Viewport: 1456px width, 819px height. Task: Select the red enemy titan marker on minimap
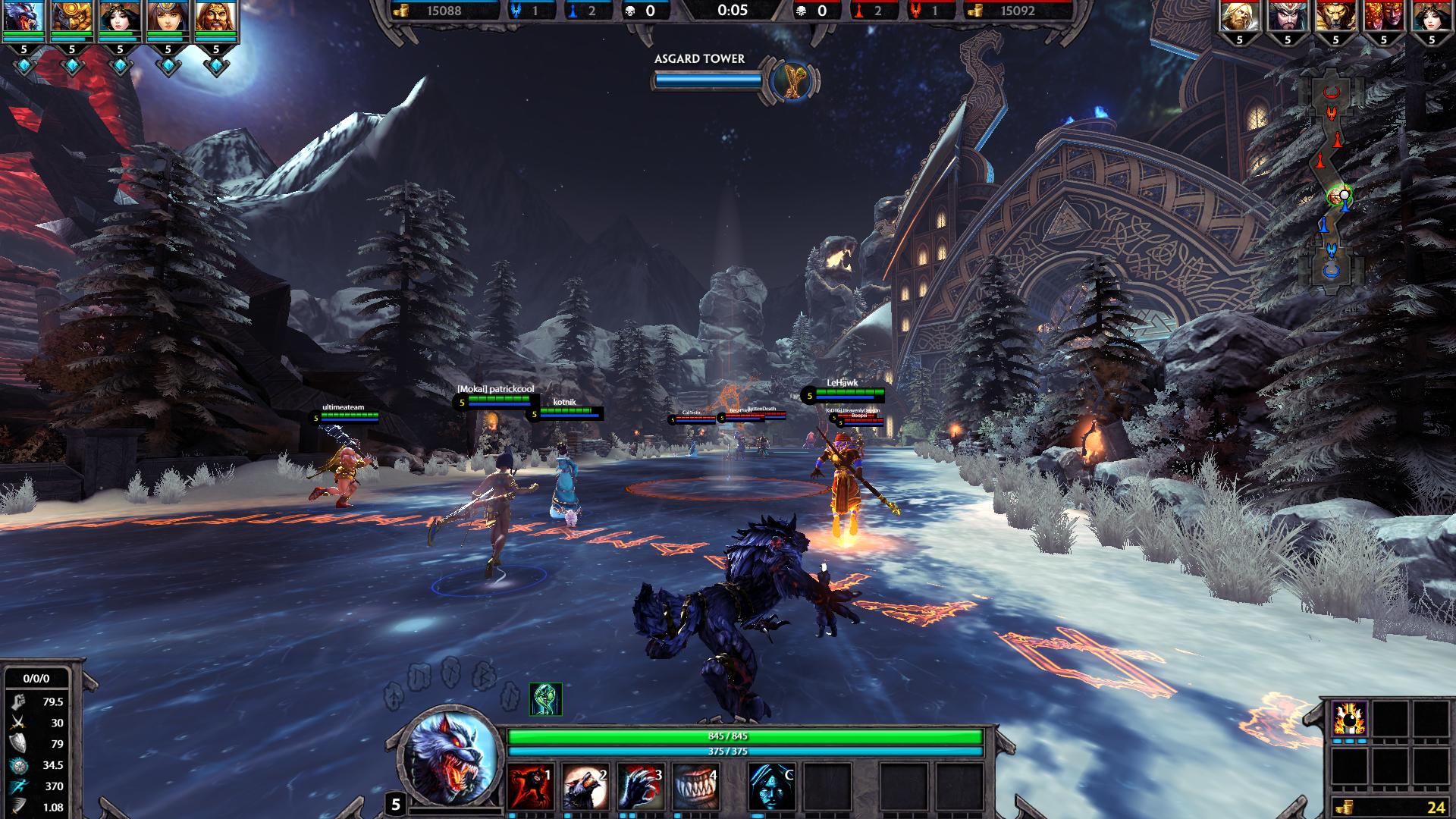[x=1332, y=93]
